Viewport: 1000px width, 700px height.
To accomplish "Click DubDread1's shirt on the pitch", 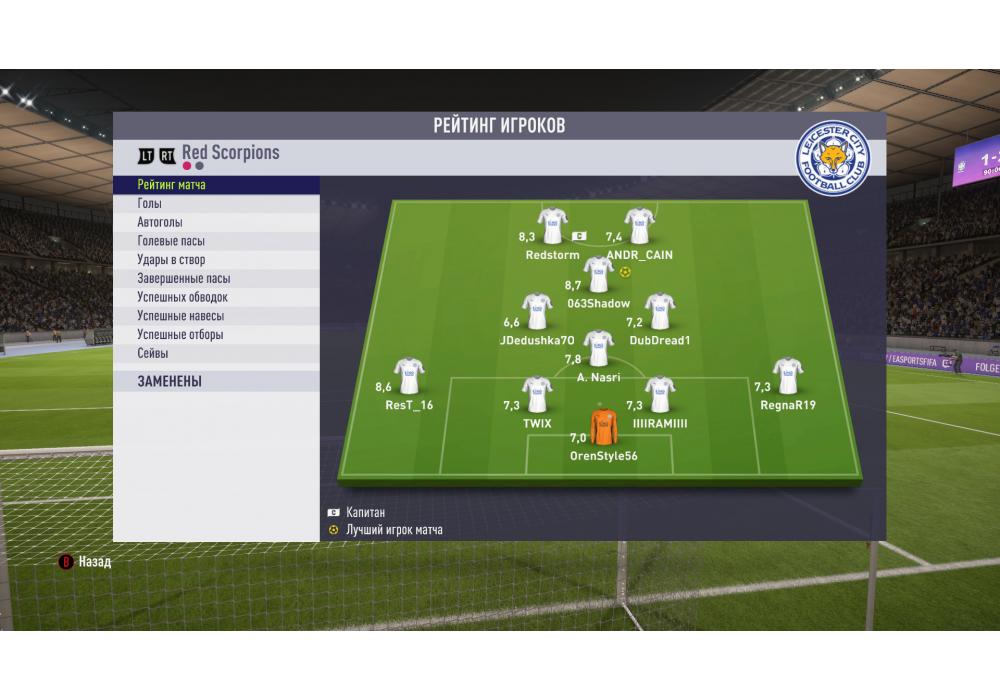I will click(x=660, y=311).
